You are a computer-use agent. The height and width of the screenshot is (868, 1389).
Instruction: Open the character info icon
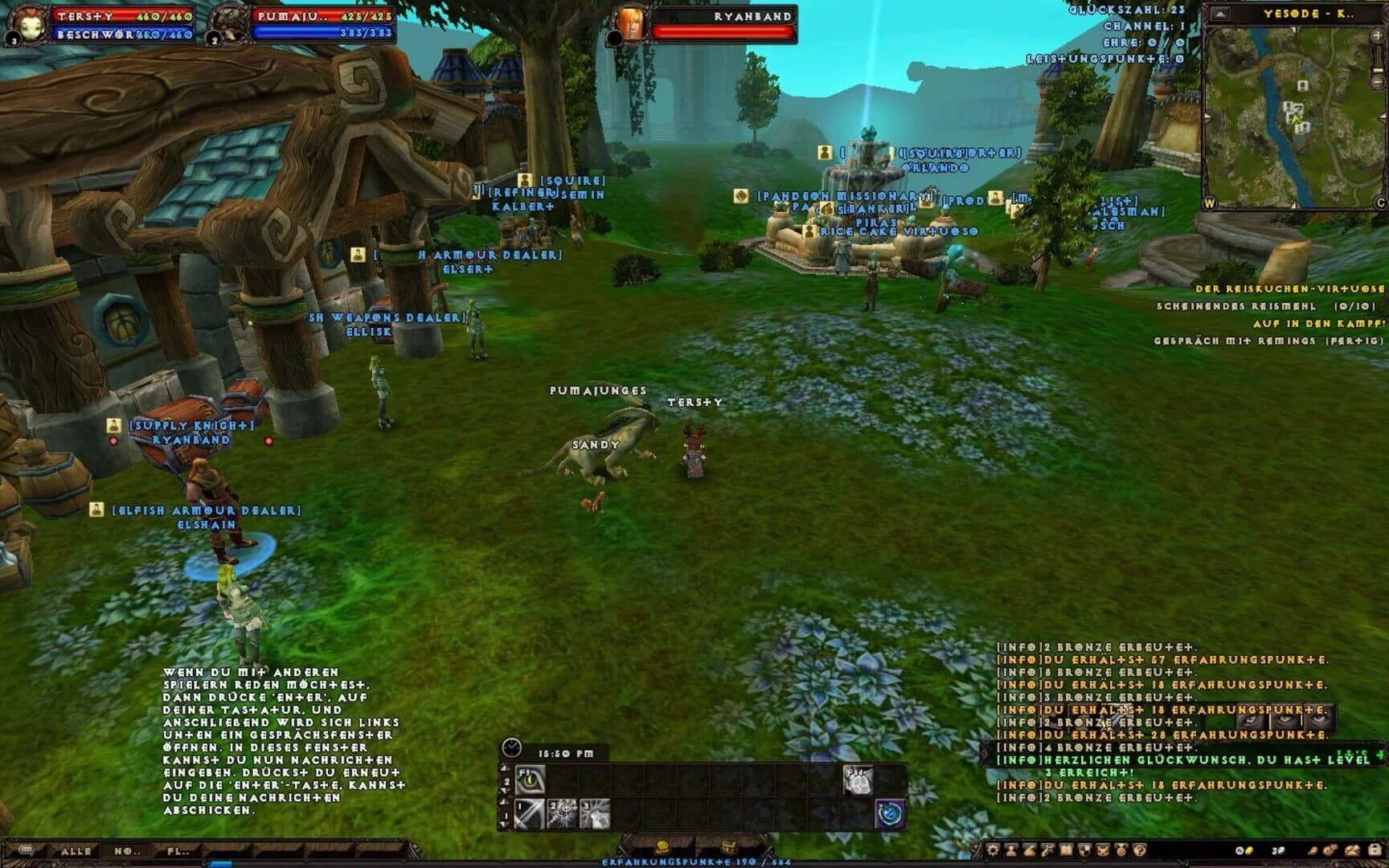pos(1011,850)
